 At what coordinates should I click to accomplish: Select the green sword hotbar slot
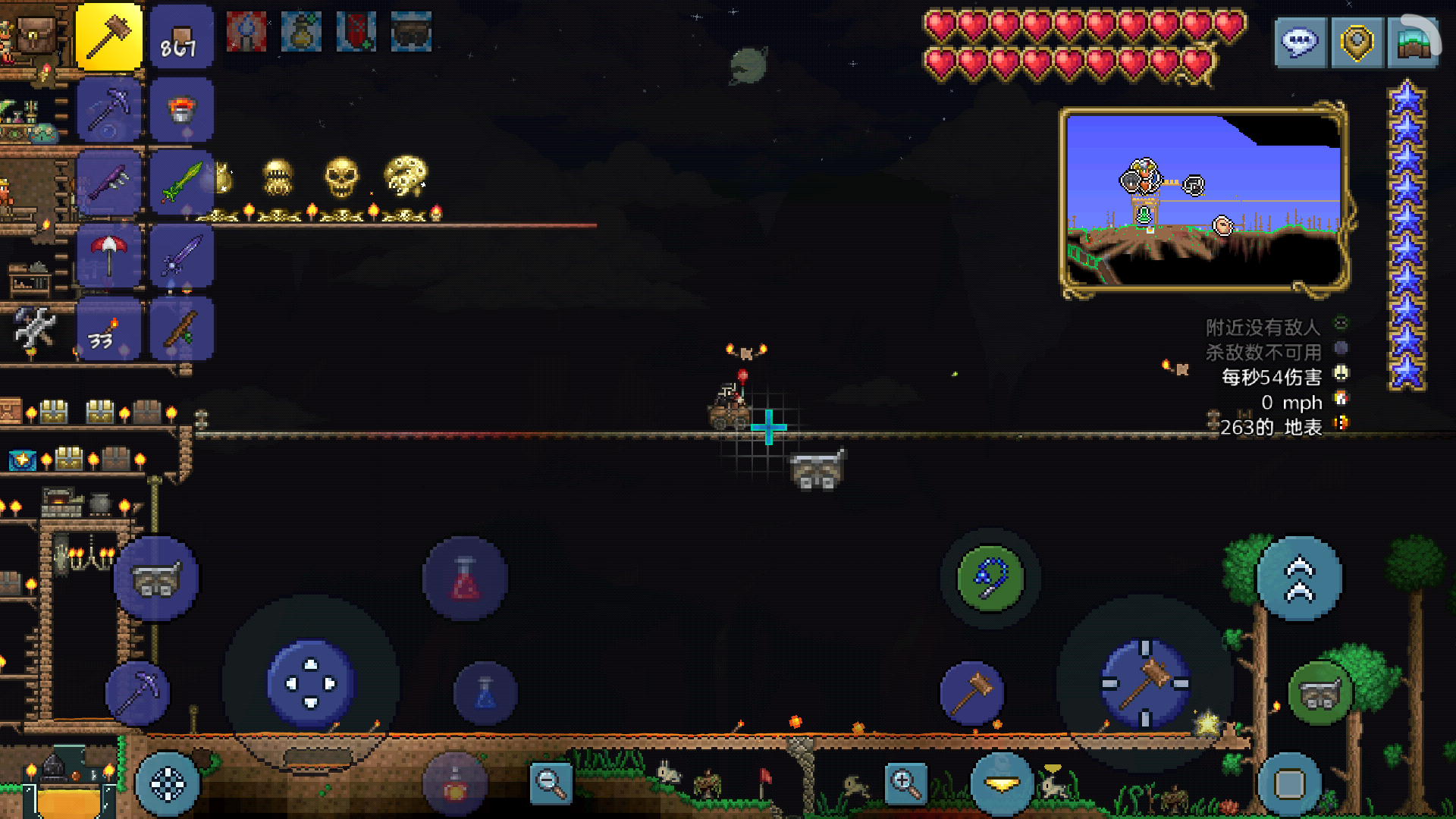(x=181, y=183)
